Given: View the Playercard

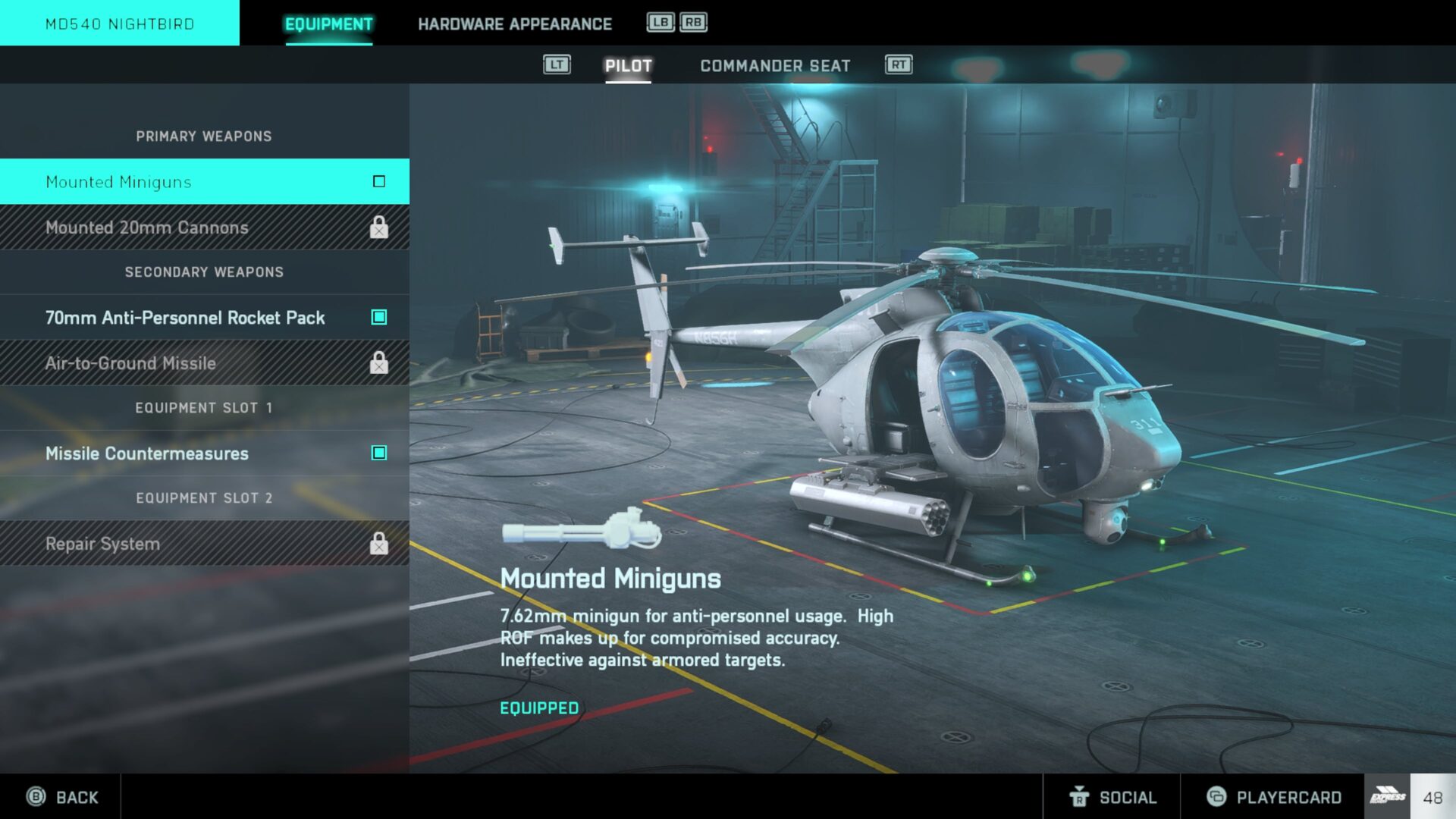Looking at the screenshot, I should 1273,797.
